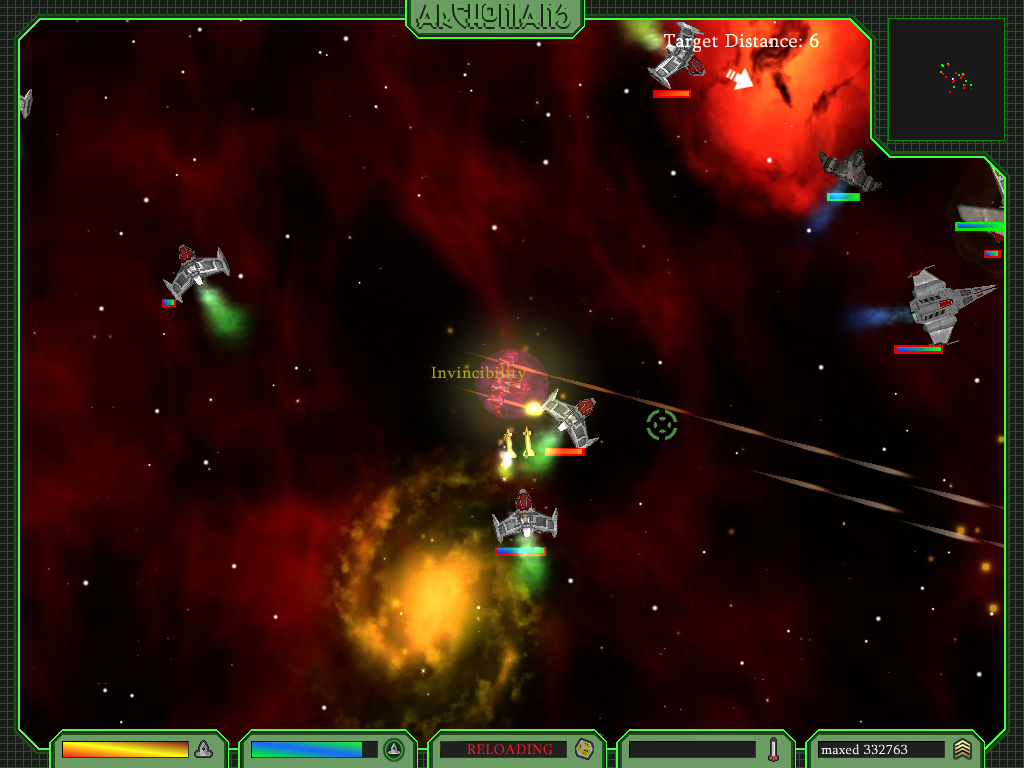
Task: Select the hull armor ship icon
Action: 203,749
